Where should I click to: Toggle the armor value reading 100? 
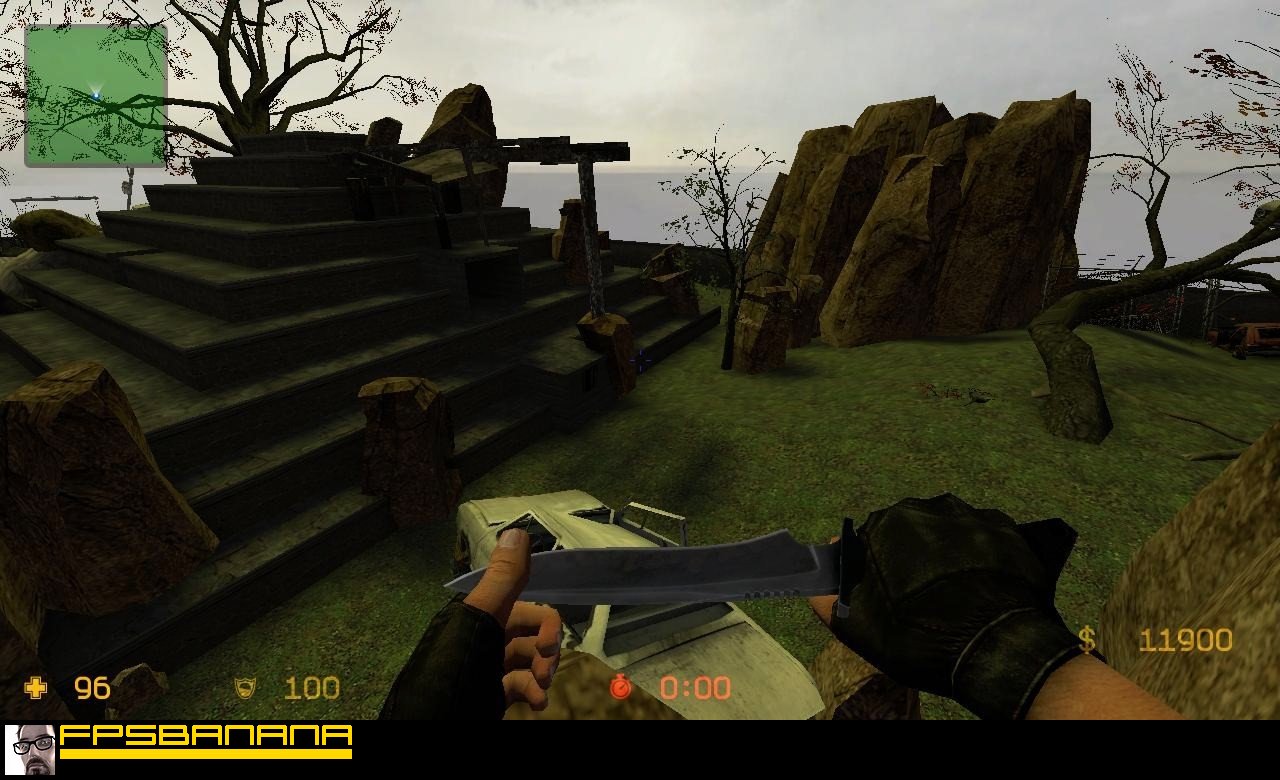pyautogui.click(x=311, y=687)
